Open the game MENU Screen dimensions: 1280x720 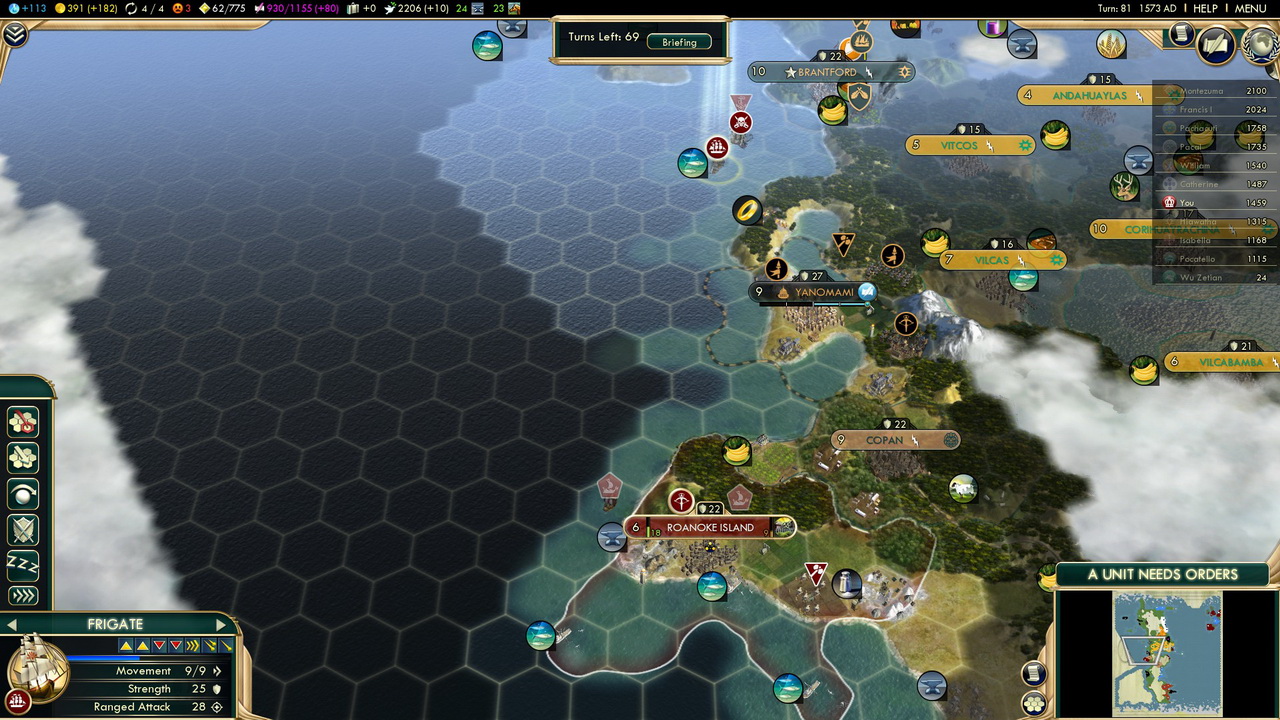(x=1250, y=9)
